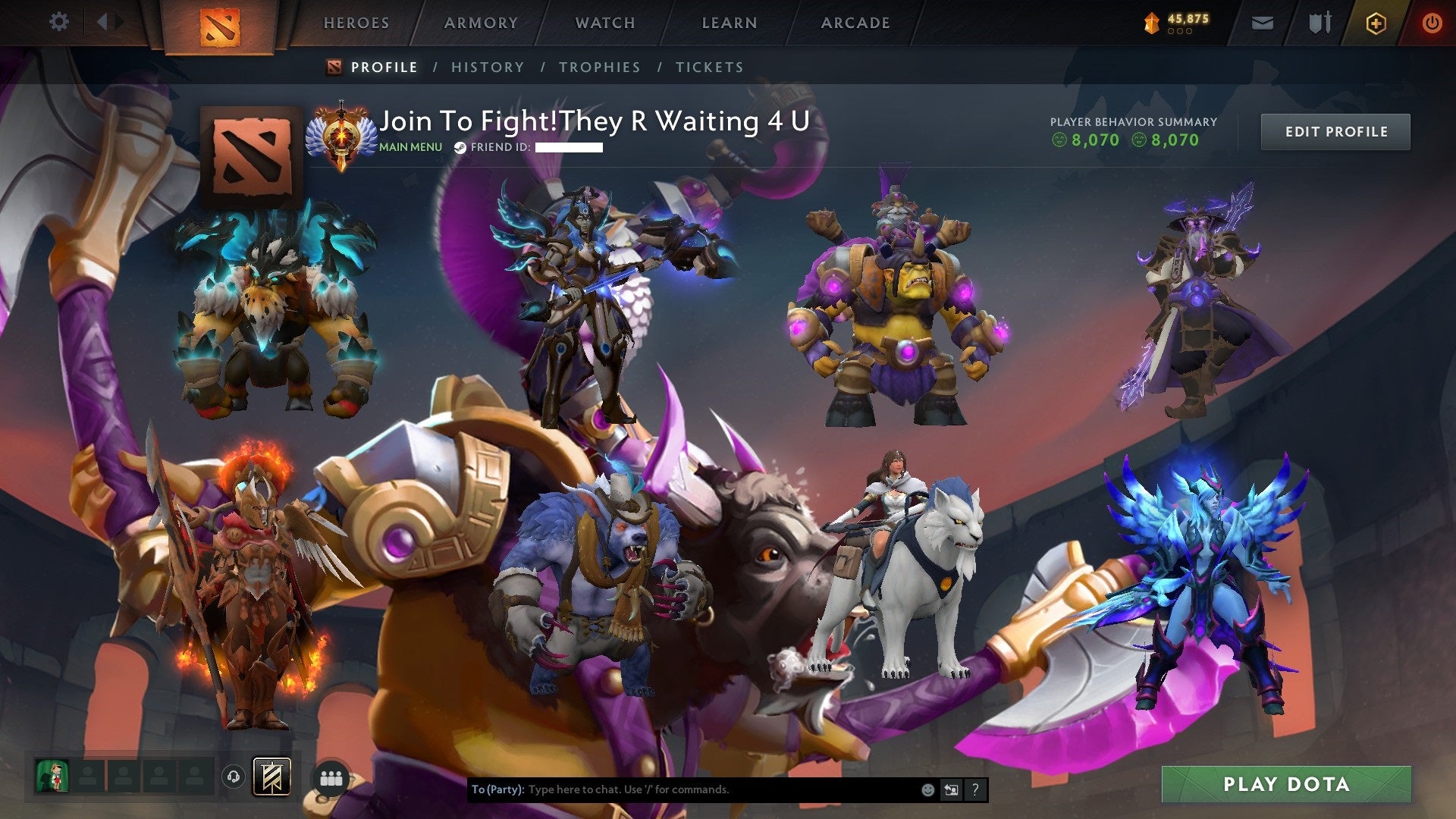Click the EDIT PROFILE button

tap(1335, 130)
